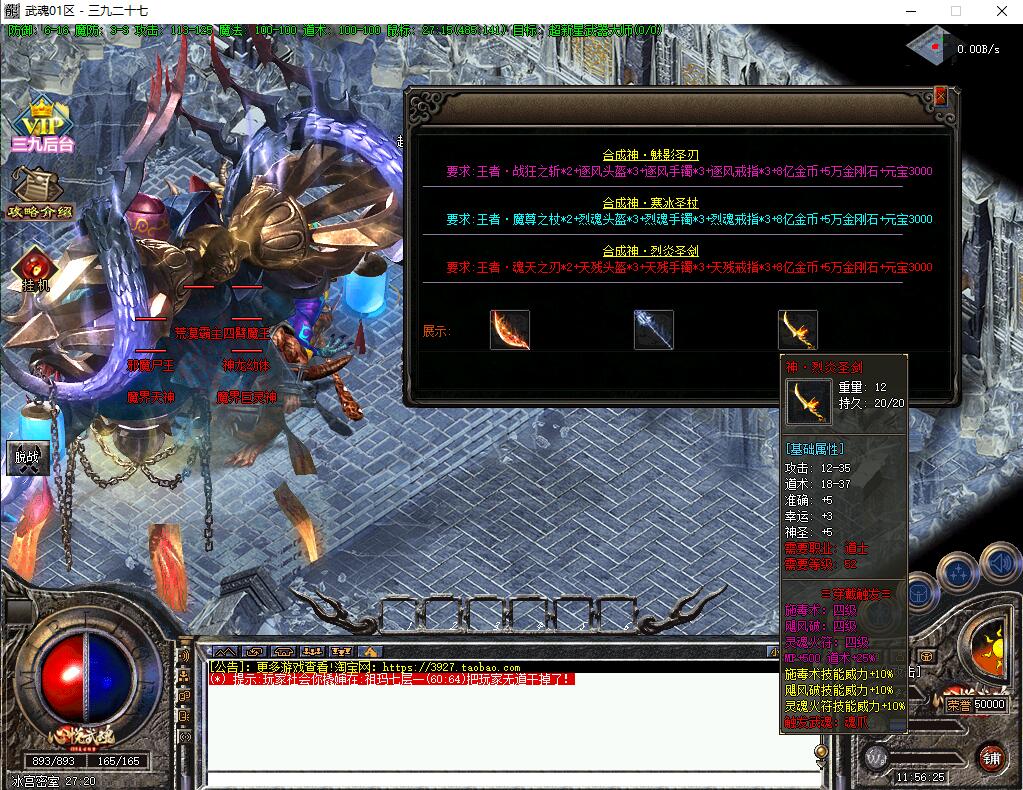The width and height of the screenshot is (1023, 790).
Task: Click the speaker sound round button
Action: (998, 563)
